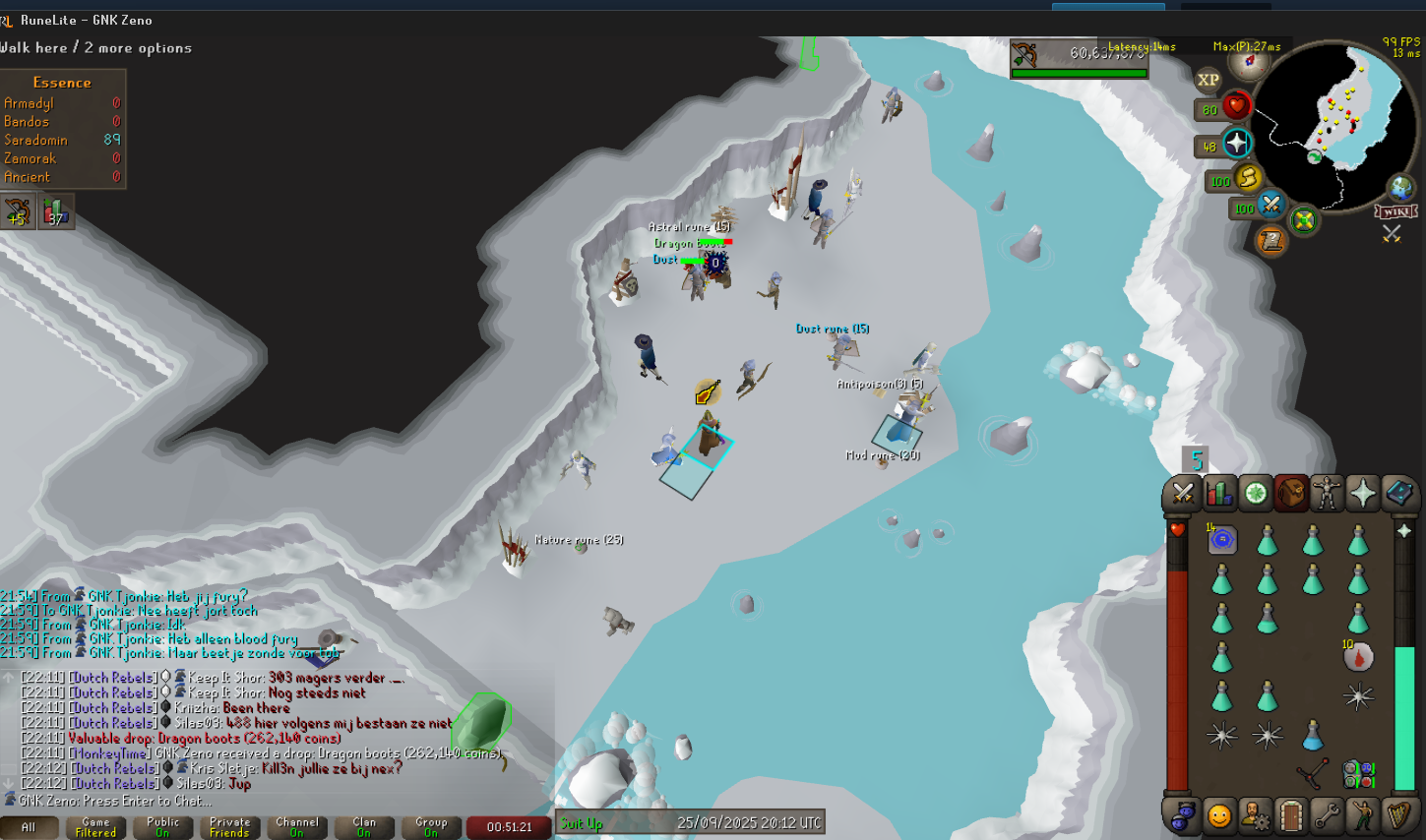Toggle the XP drops button
This screenshot has width=1426, height=840.
1209,81
